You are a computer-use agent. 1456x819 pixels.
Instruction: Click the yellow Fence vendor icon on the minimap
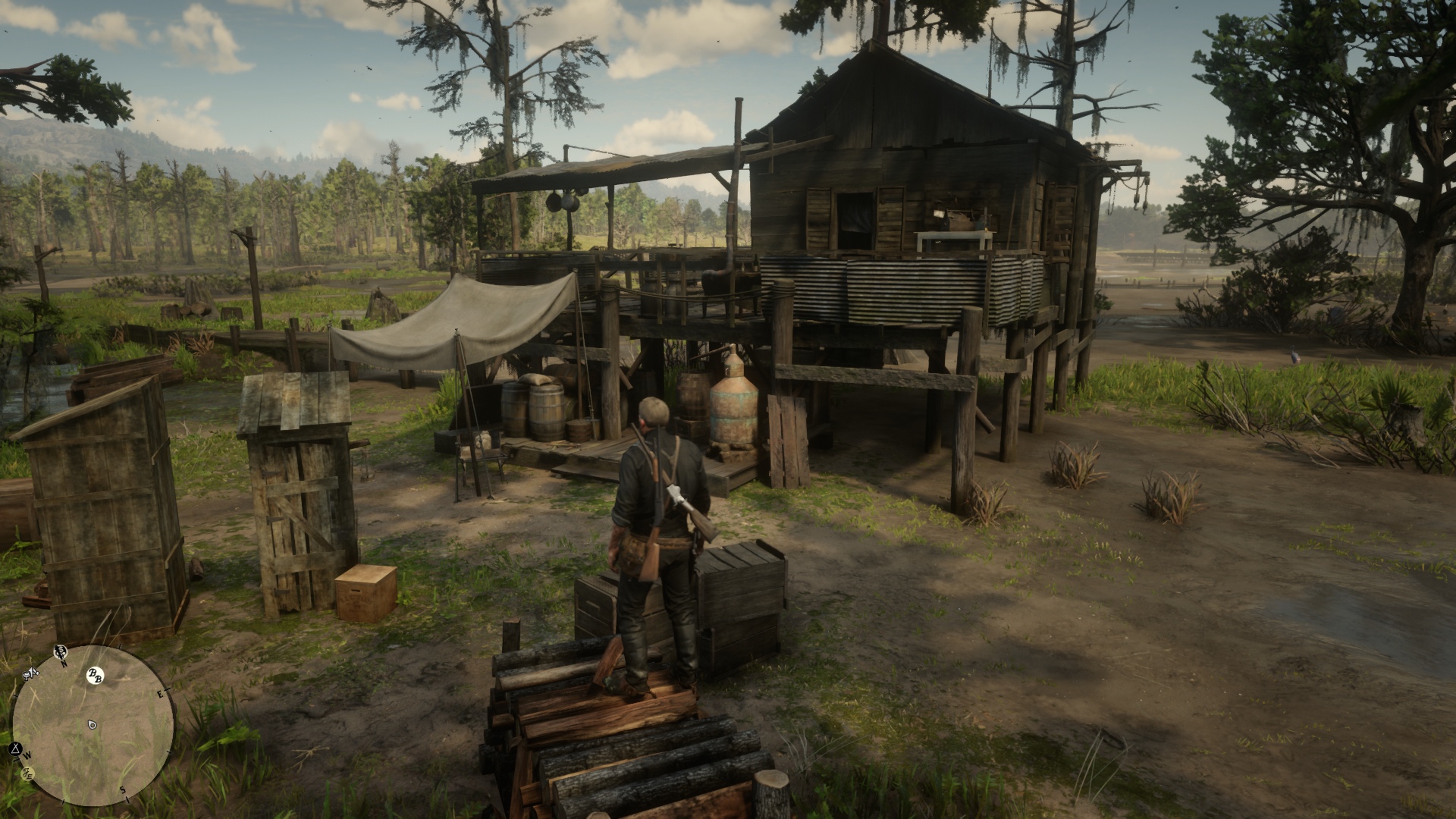(26, 773)
